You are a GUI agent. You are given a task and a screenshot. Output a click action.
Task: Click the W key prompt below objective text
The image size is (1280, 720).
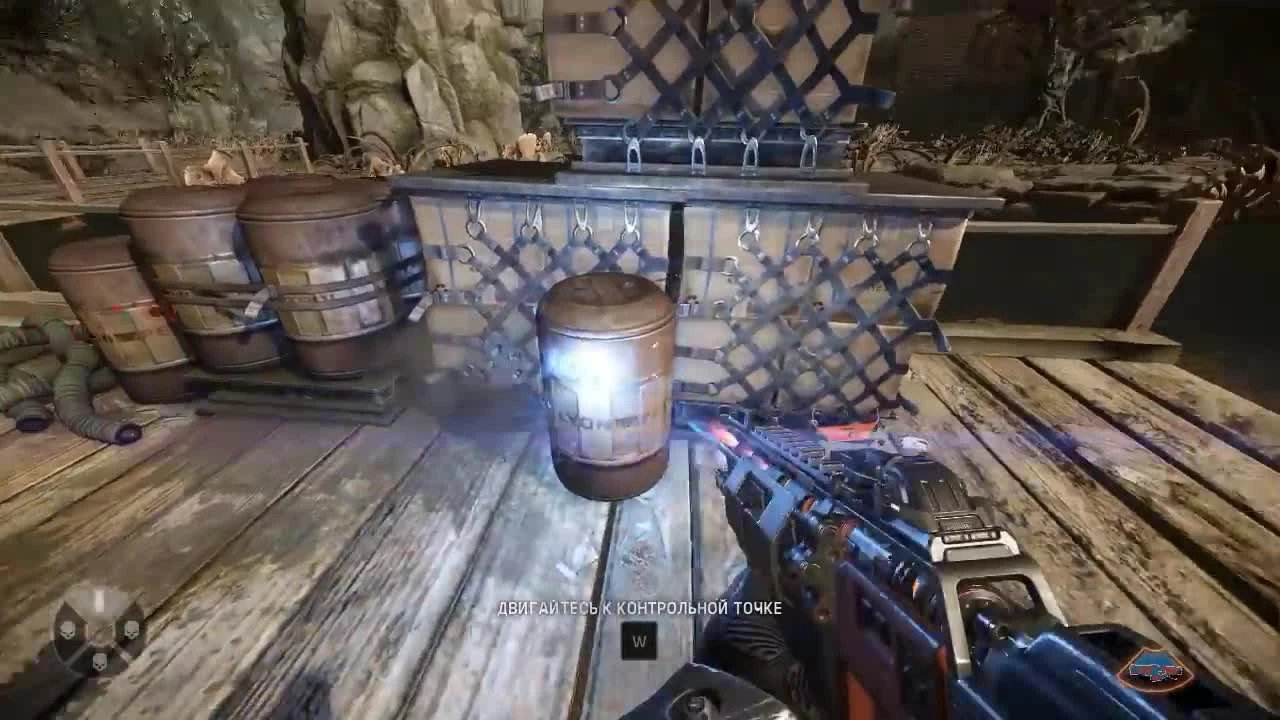(x=639, y=638)
